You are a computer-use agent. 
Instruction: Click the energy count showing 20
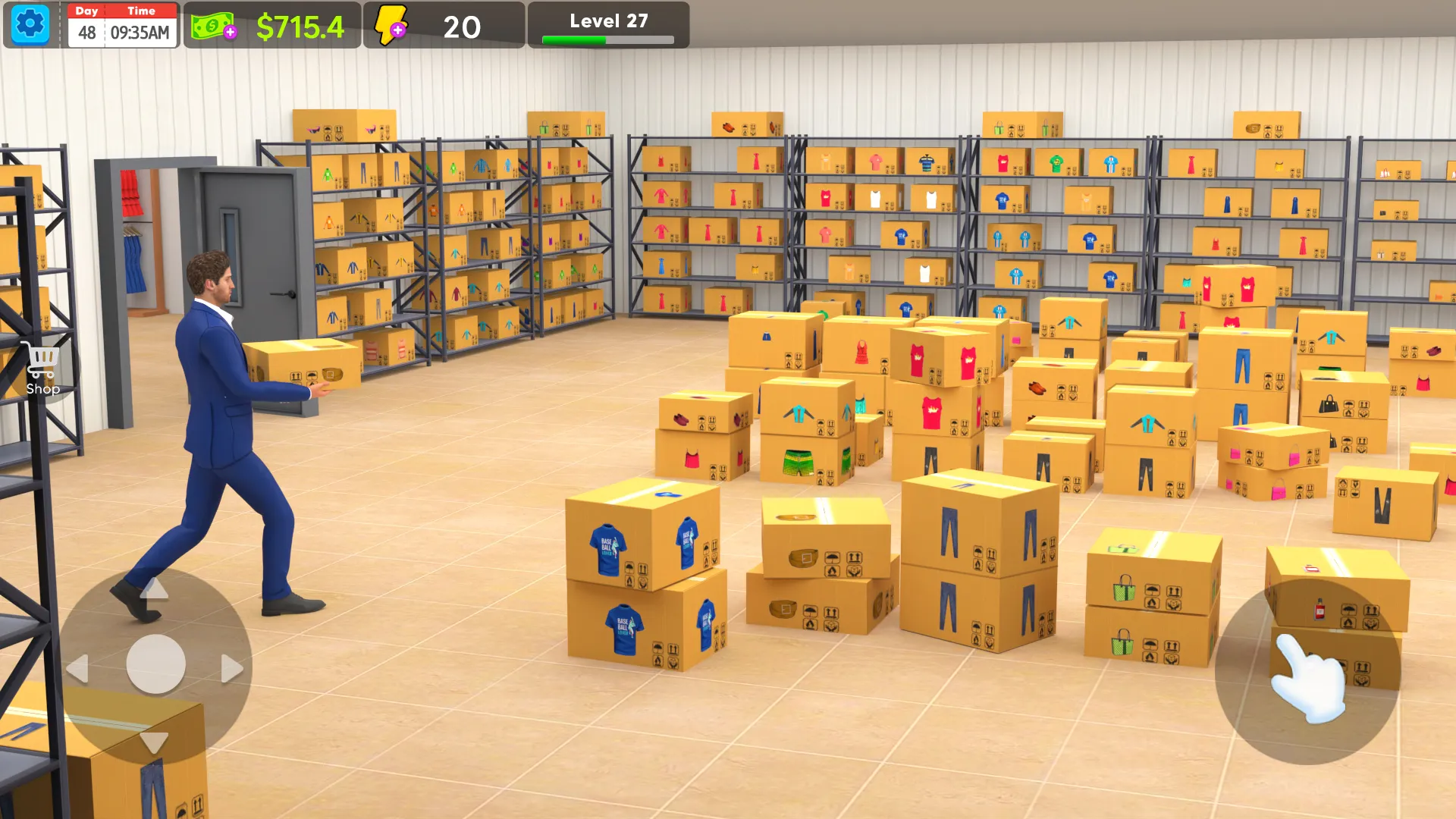[463, 26]
